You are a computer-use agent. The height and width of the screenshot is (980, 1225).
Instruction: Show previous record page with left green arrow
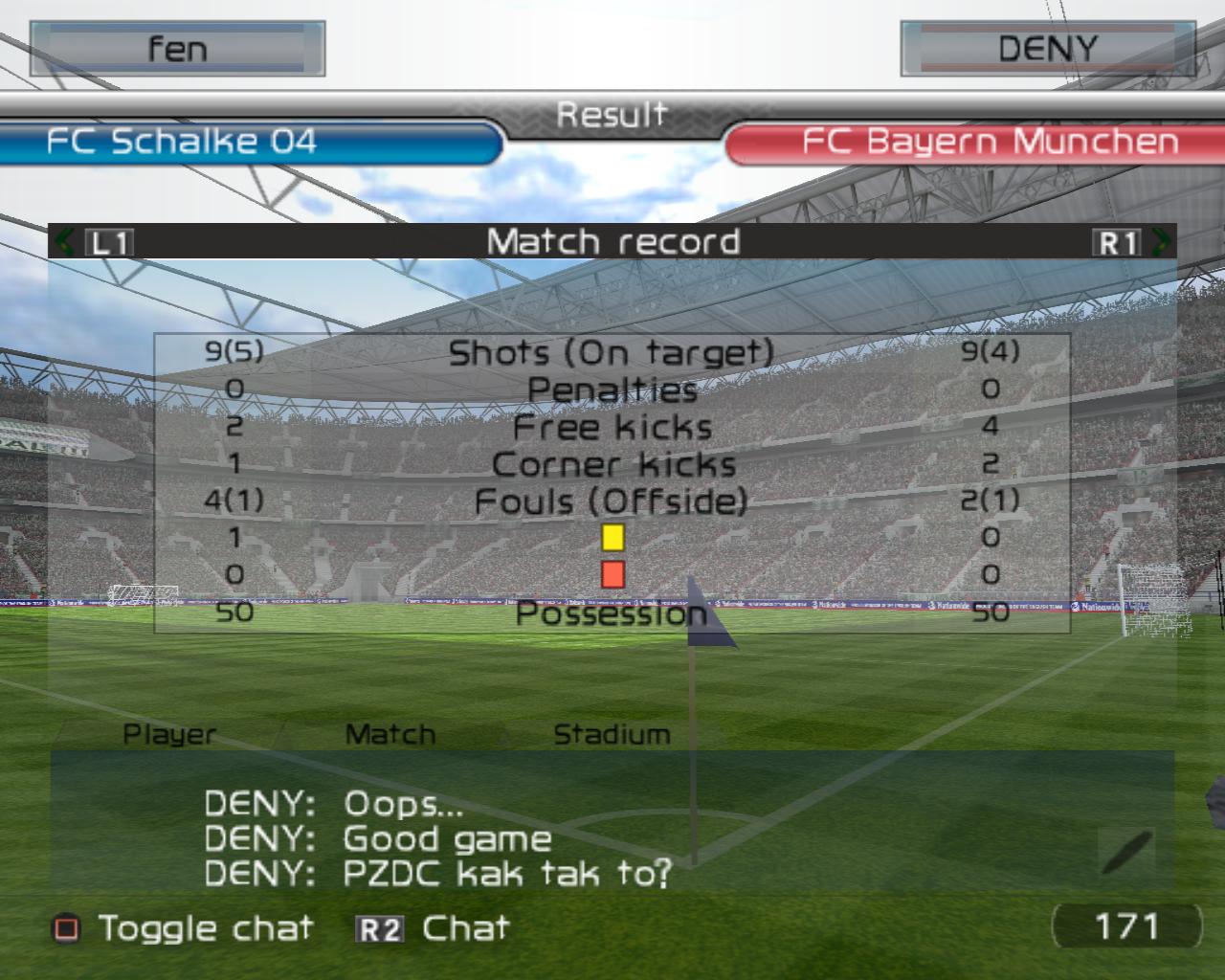tap(64, 241)
